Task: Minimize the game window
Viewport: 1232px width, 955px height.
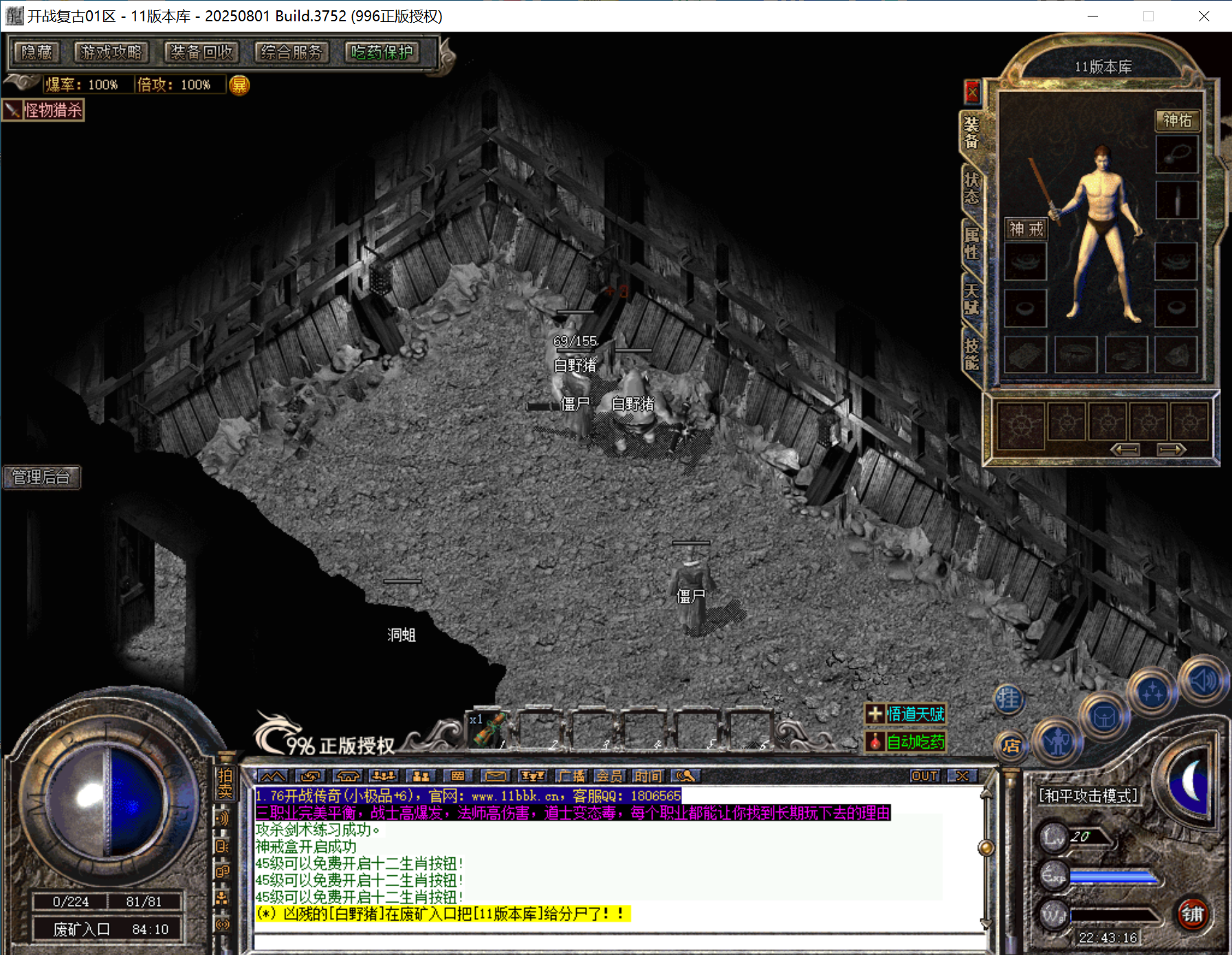Action: [x=1092, y=16]
